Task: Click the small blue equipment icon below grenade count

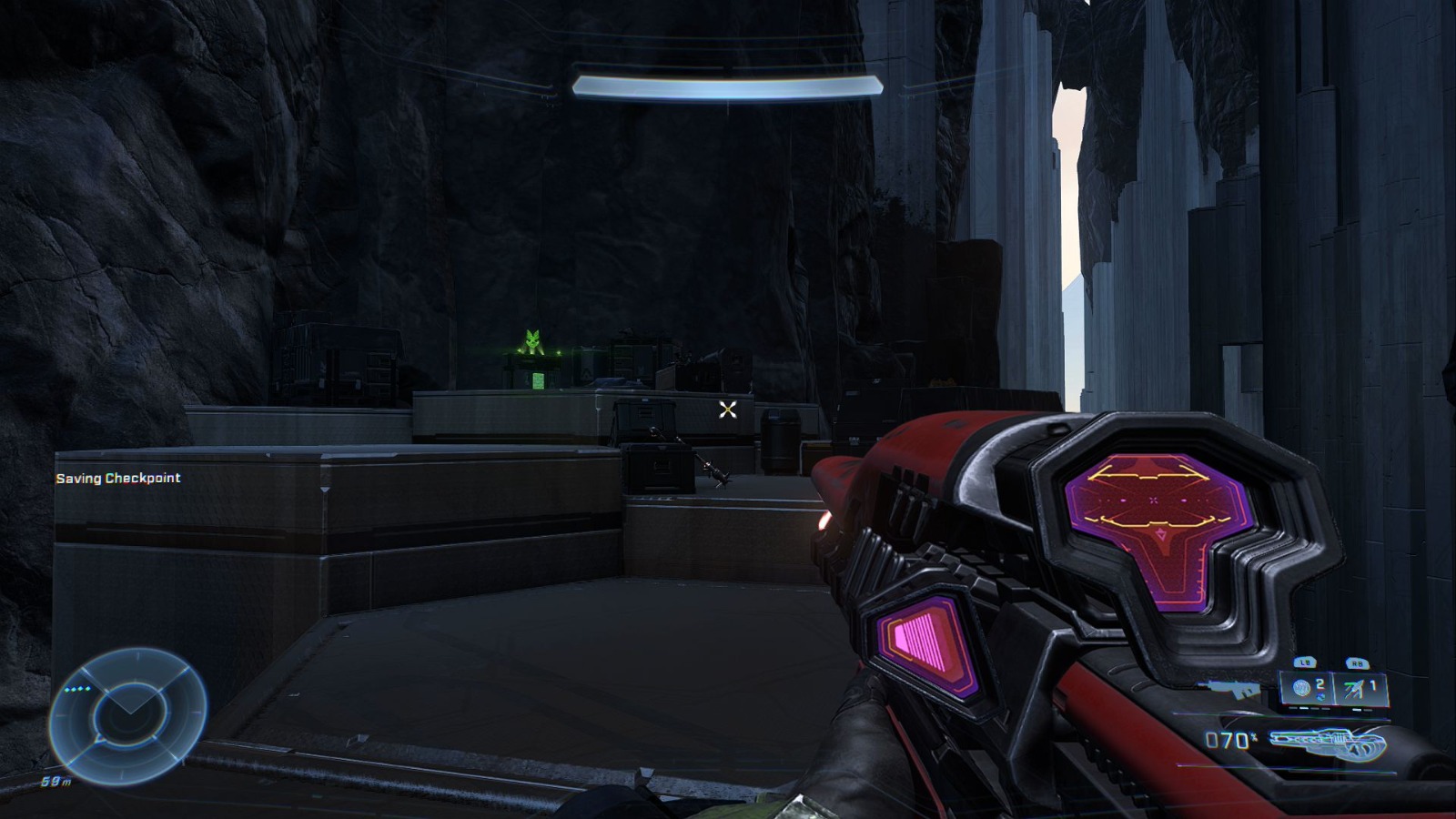Action: [1321, 697]
